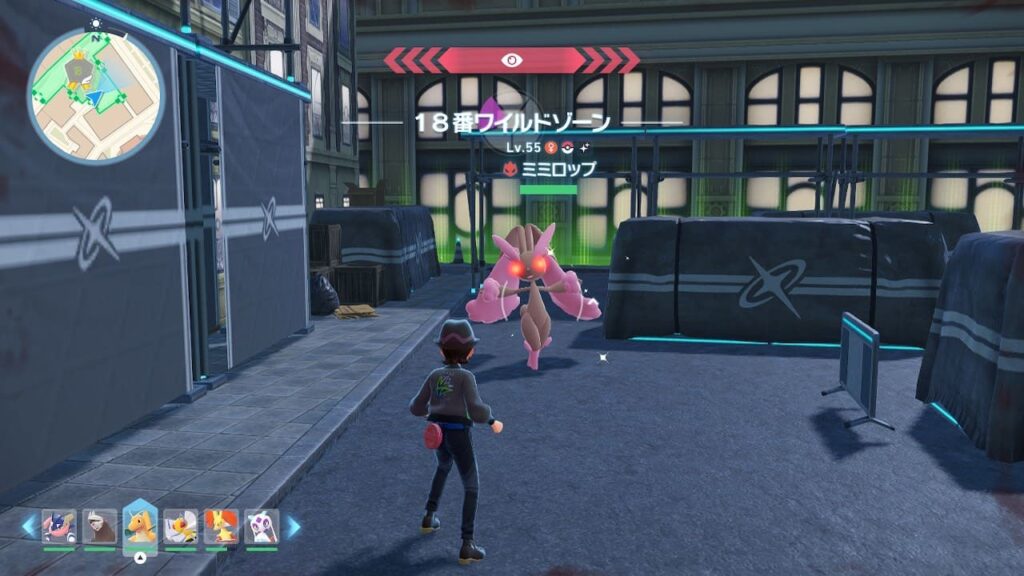The image size is (1024, 576).
Task: Select the highlighted Dragonite slot
Action: point(140,524)
